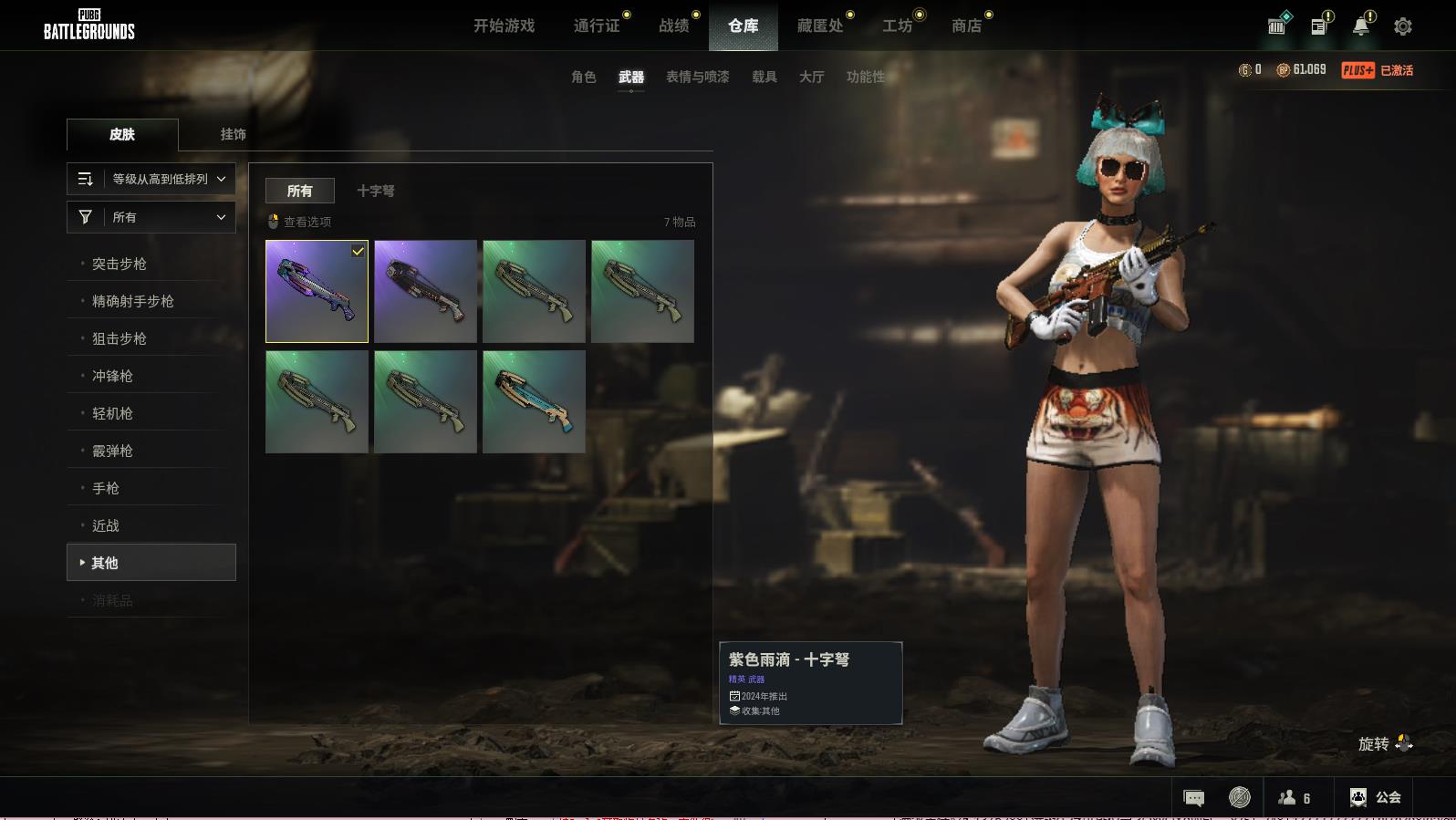The width and height of the screenshot is (1456, 820).
Task: Switch to the 通行证 pass tab
Action: [x=597, y=26]
